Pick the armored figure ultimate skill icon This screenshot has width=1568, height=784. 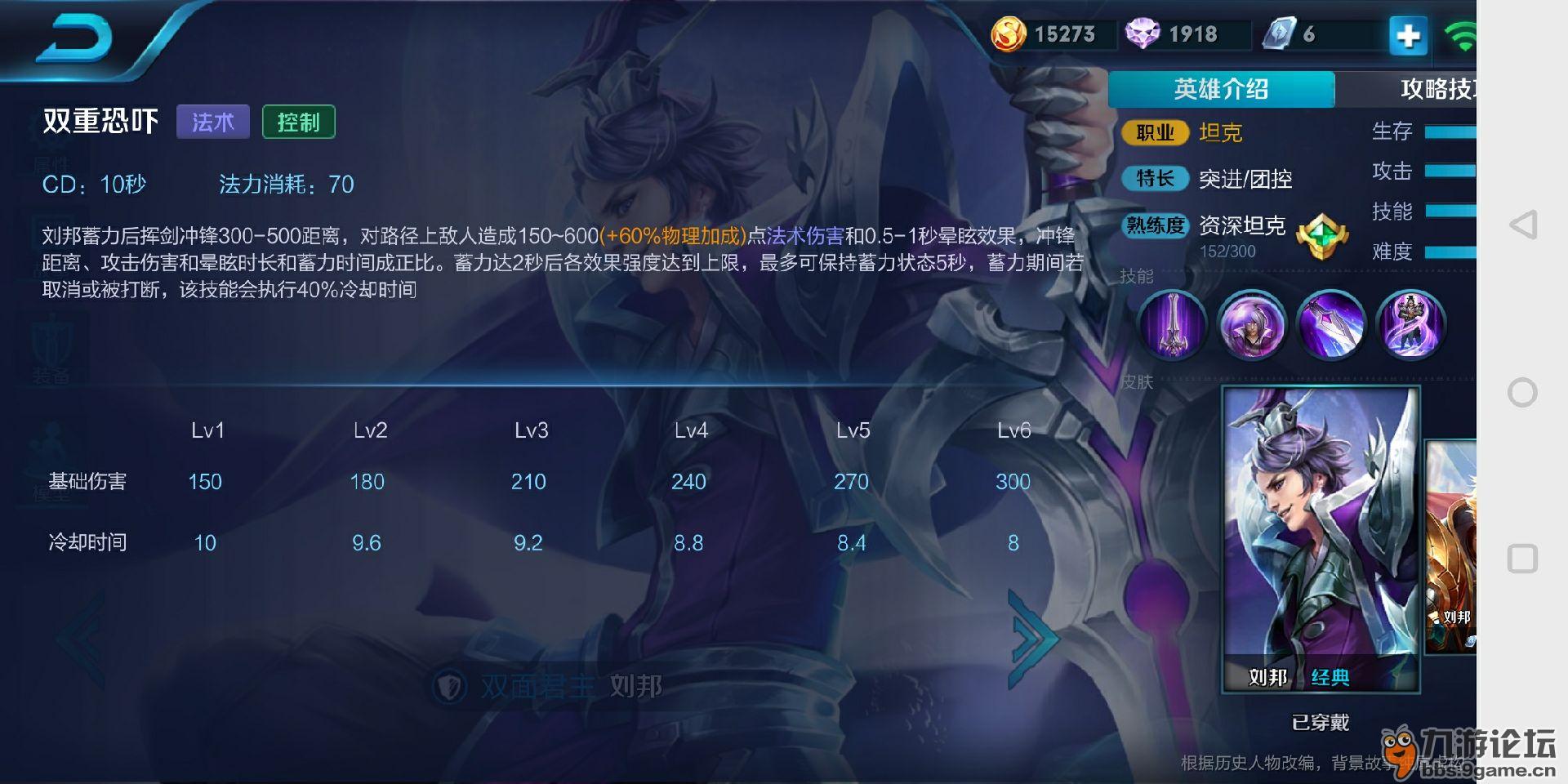[1410, 325]
